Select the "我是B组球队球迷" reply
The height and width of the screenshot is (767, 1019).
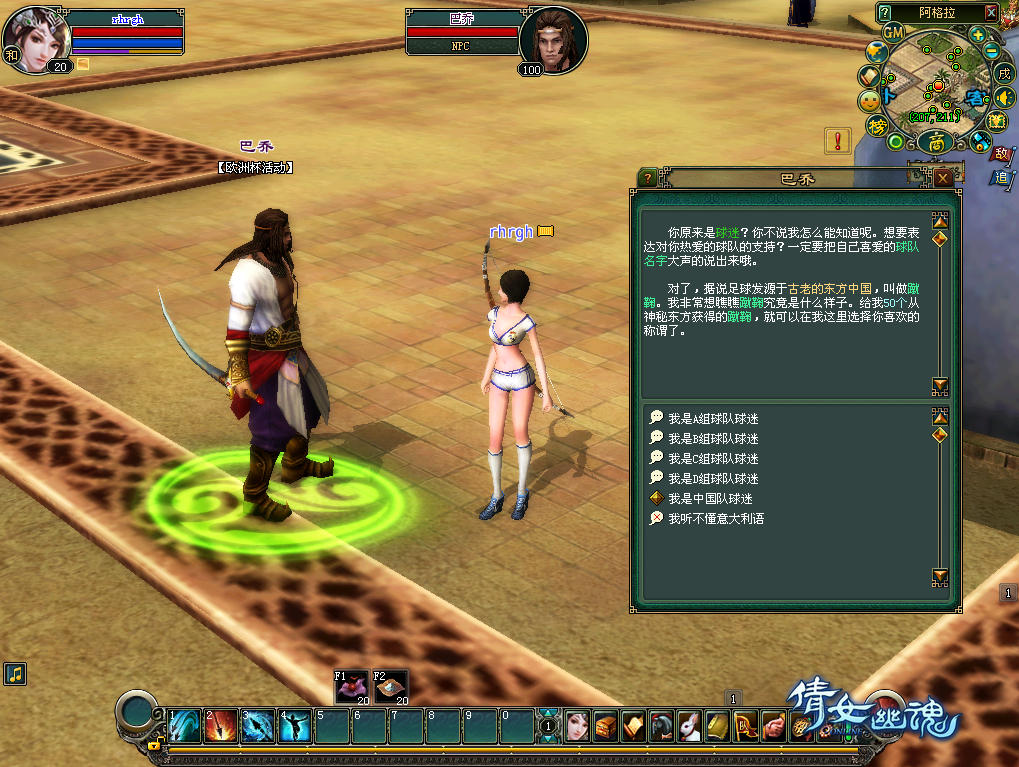click(x=712, y=439)
